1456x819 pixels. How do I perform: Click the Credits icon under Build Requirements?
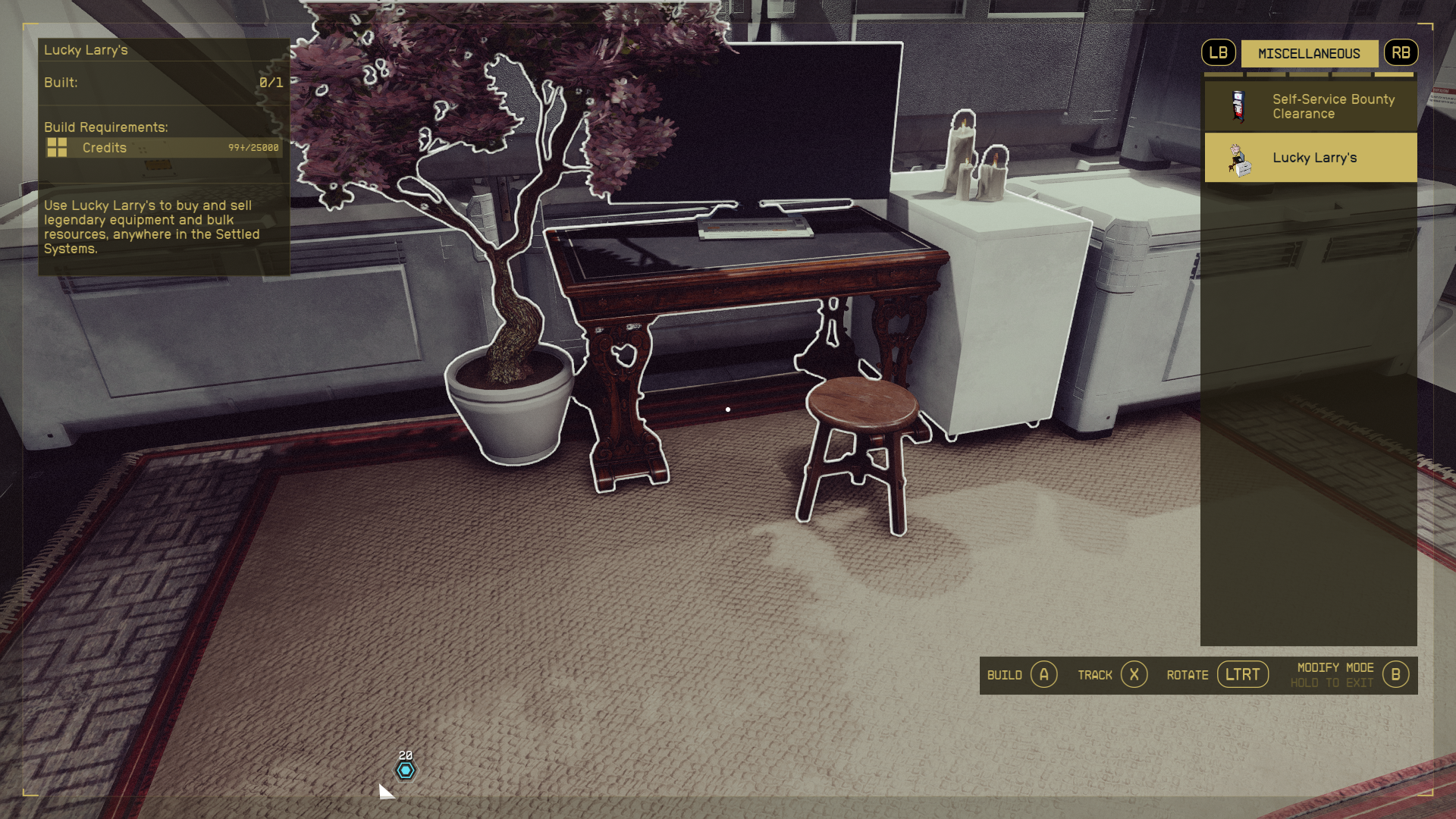59,147
